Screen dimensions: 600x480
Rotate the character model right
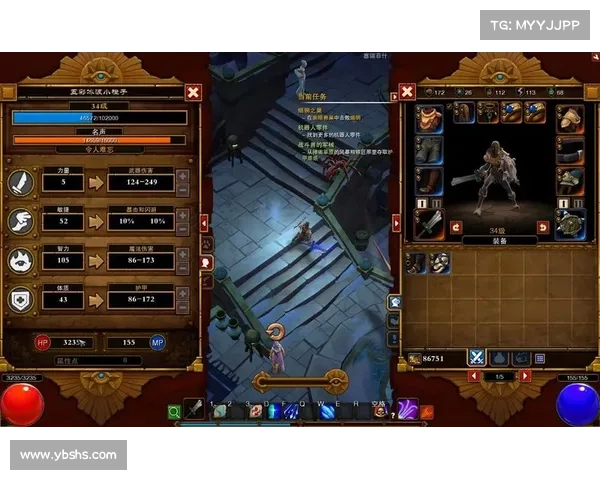(542, 227)
